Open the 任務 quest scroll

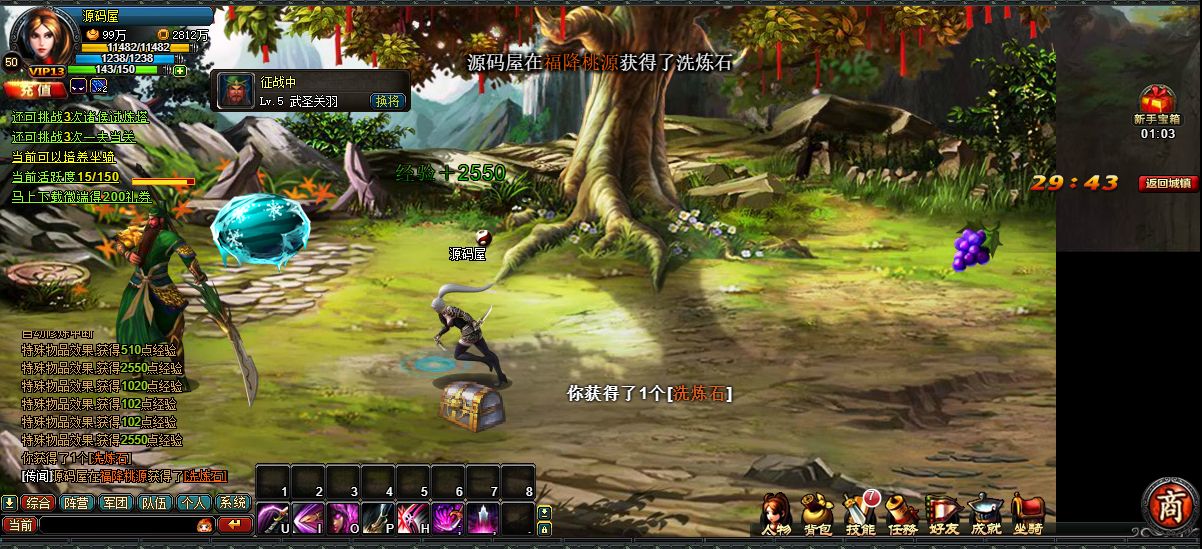pyautogui.click(x=902, y=512)
